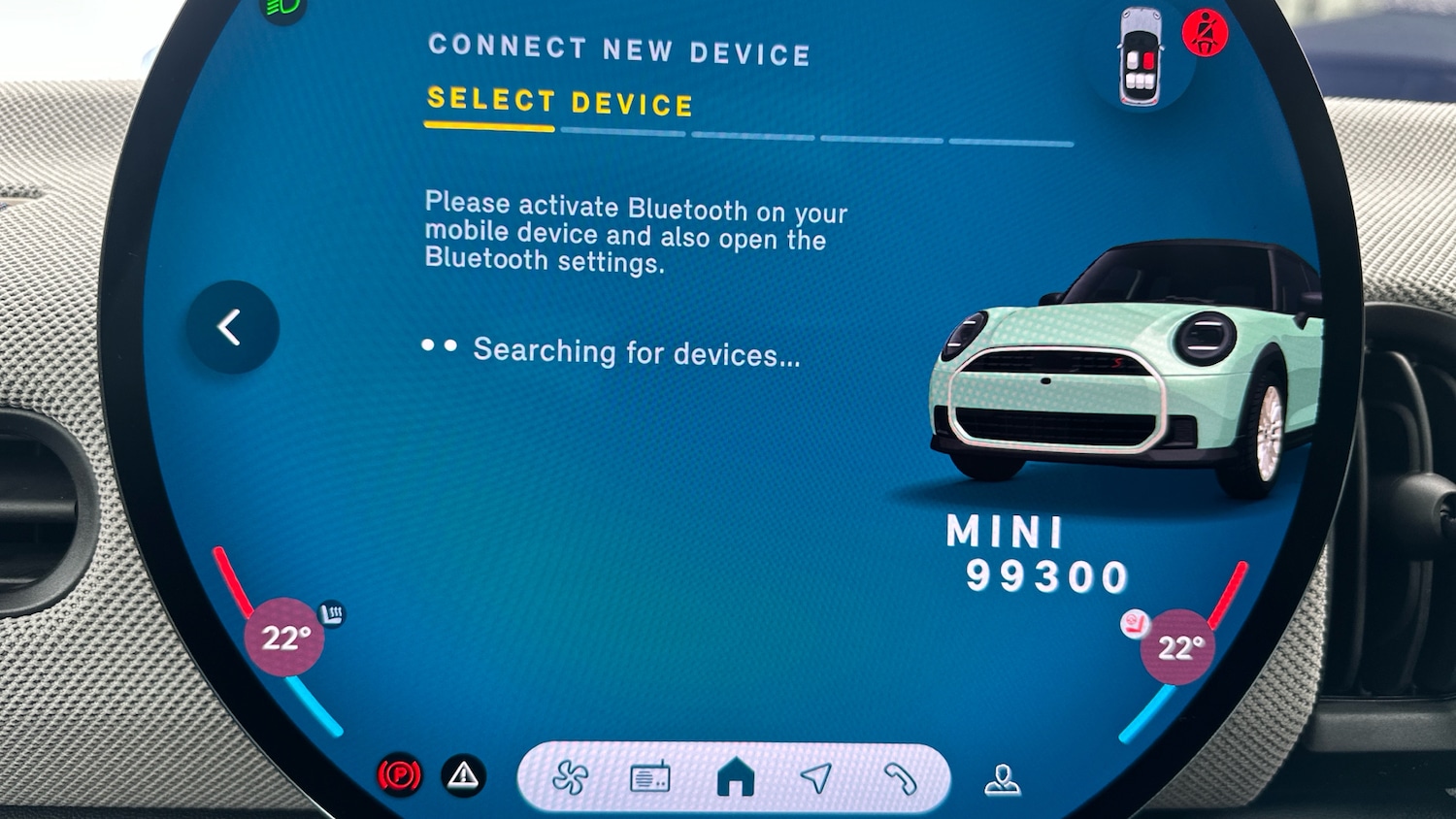Adjust the left 22° temperature bubble
Screen dimensions: 1456x819
(285, 638)
